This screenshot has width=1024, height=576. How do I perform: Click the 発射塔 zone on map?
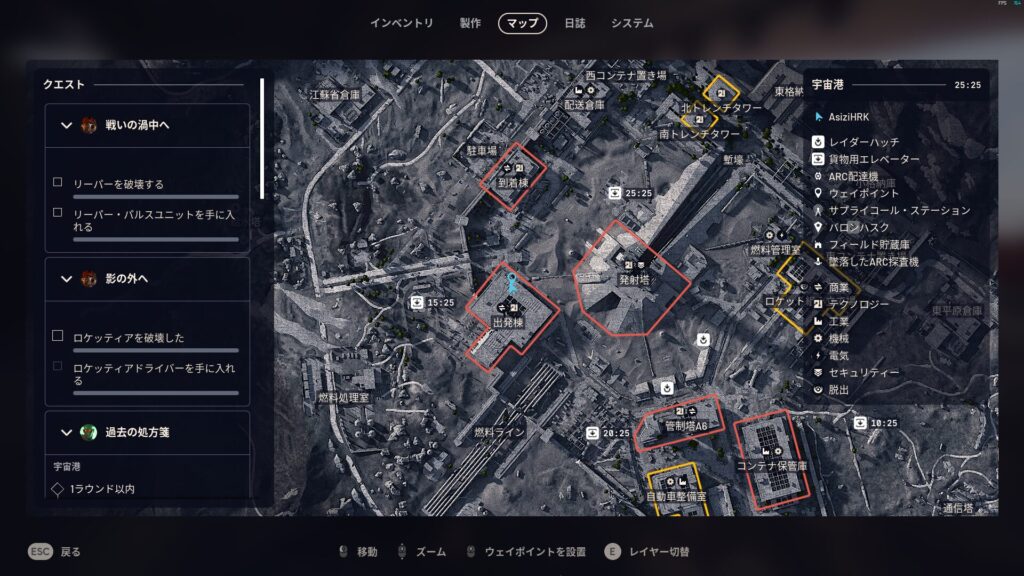tap(633, 280)
